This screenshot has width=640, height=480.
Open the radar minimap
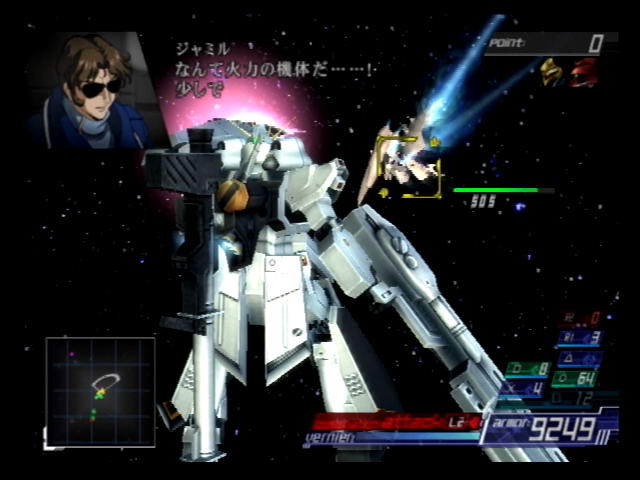coord(100,391)
